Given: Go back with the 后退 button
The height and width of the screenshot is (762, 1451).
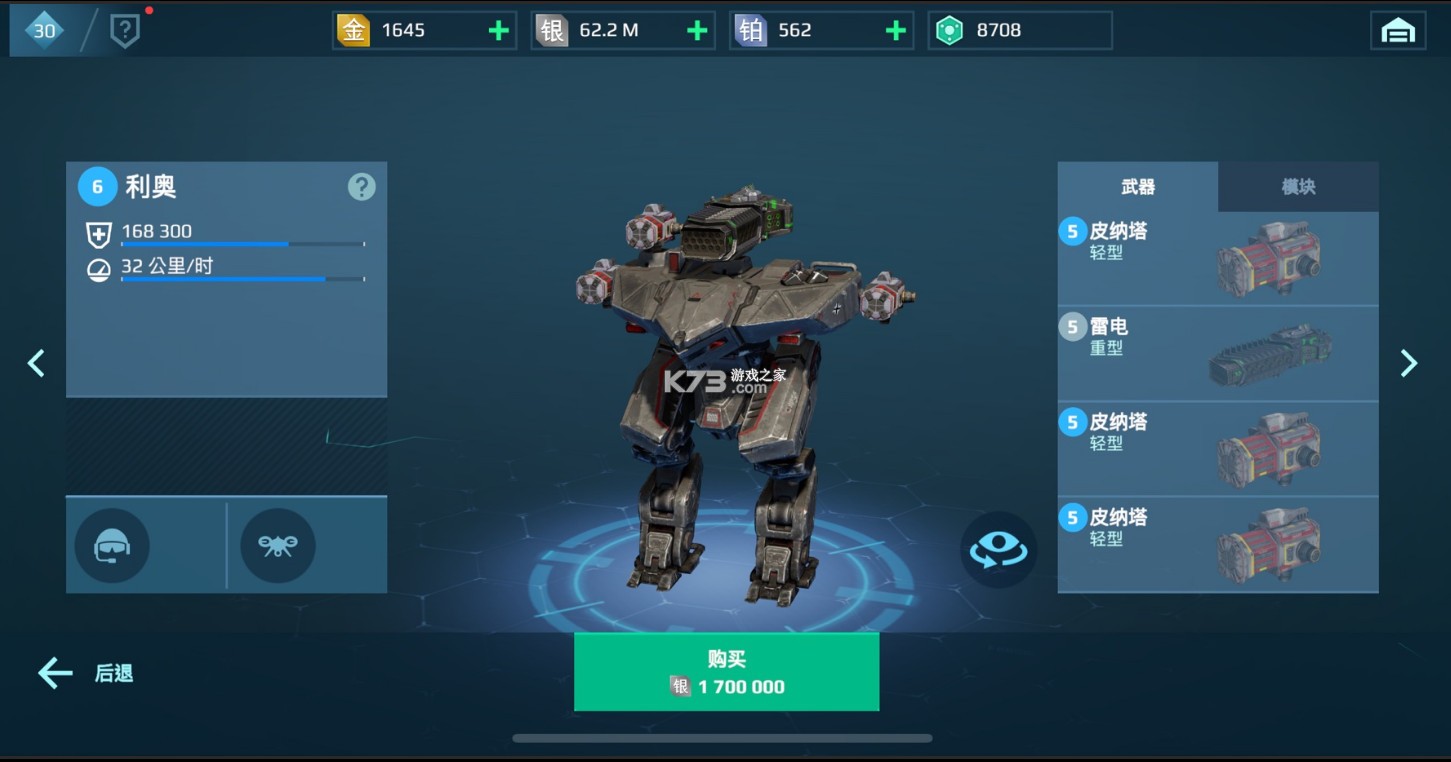Looking at the screenshot, I should [86, 674].
